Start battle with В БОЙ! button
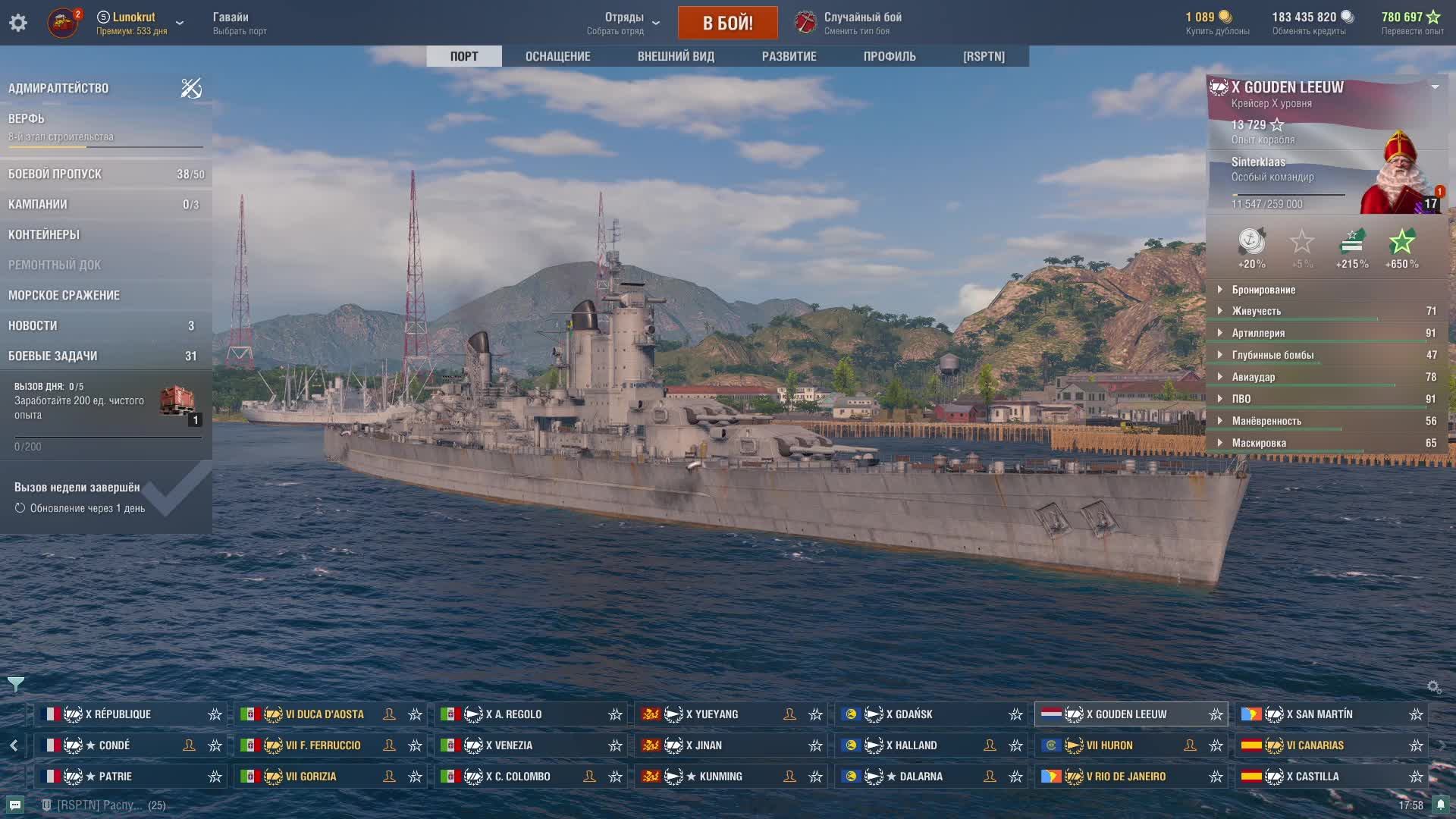 click(x=727, y=23)
